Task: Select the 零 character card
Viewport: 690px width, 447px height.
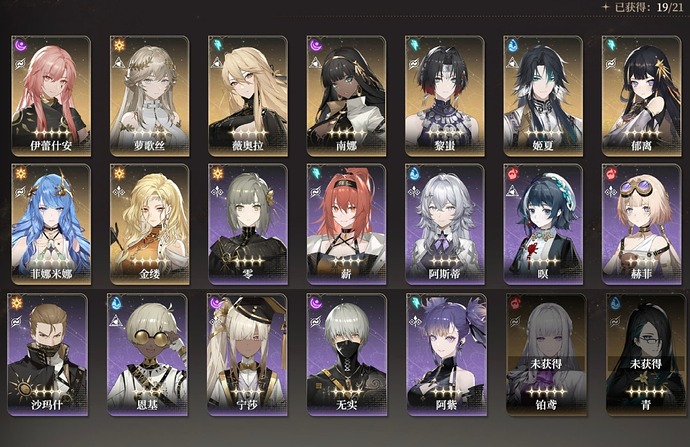Action: [x=247, y=222]
